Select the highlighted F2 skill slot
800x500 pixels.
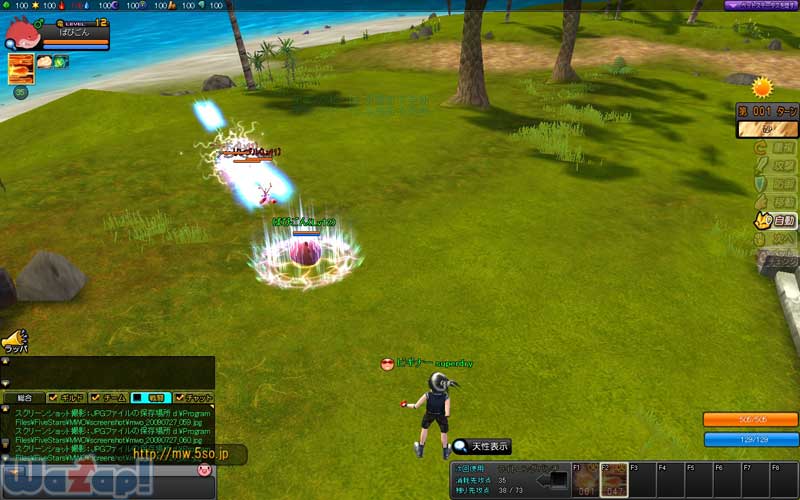click(x=613, y=478)
